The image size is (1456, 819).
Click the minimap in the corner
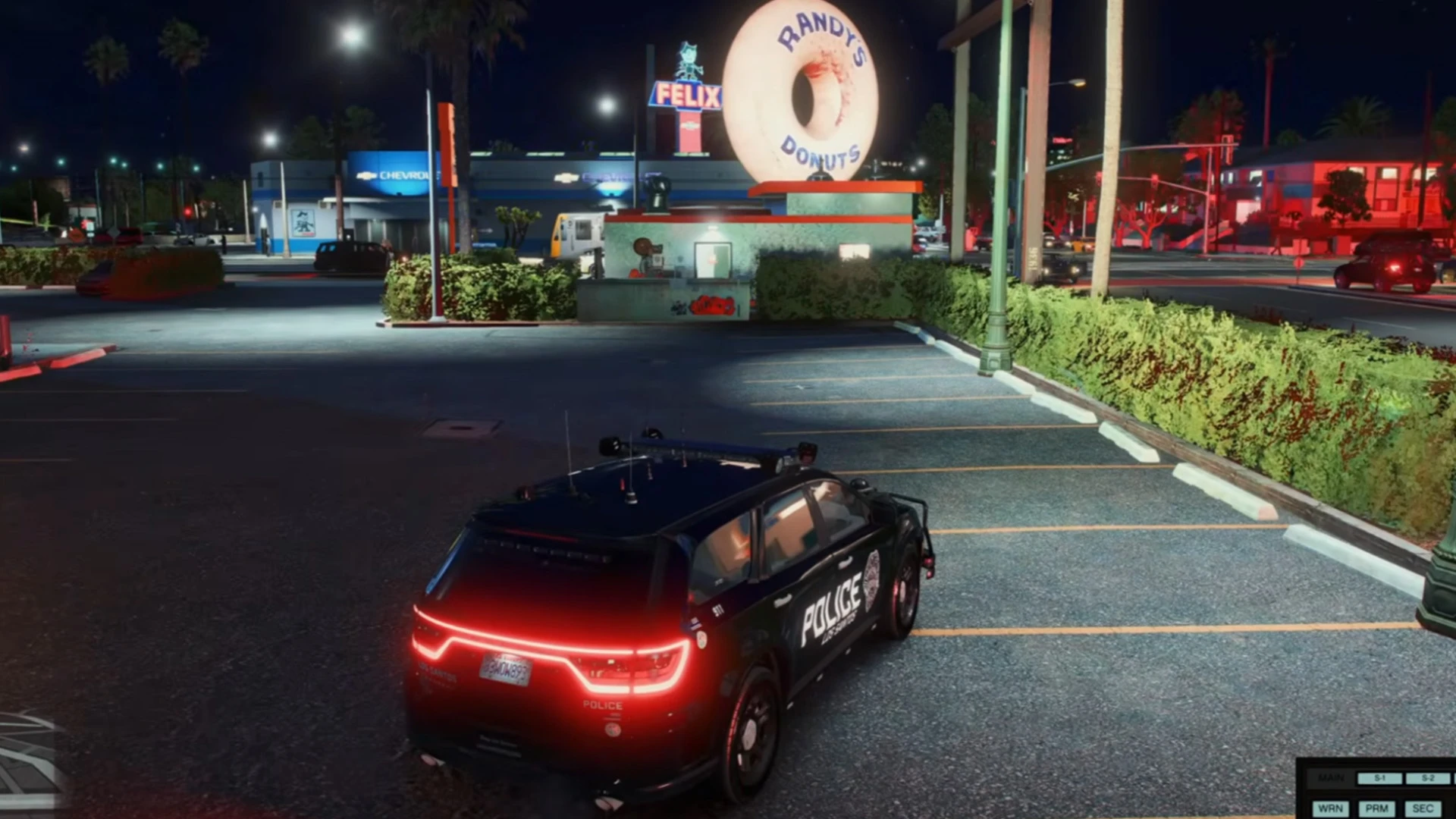coord(30,764)
